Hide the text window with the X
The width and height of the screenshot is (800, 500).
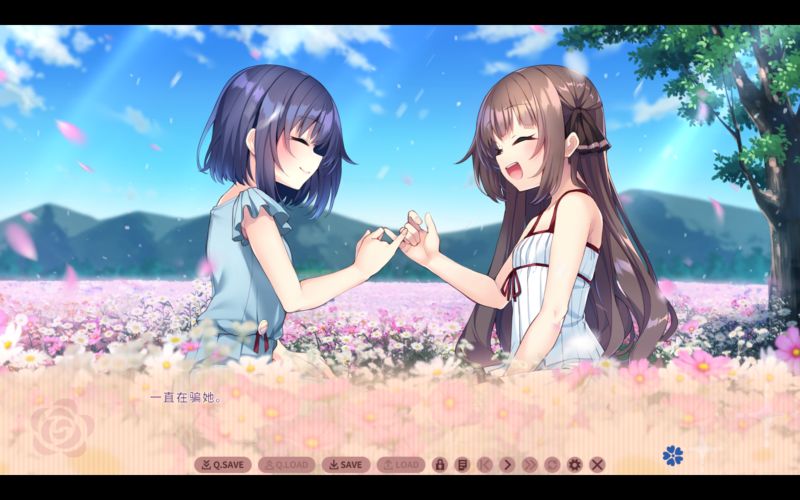597,464
